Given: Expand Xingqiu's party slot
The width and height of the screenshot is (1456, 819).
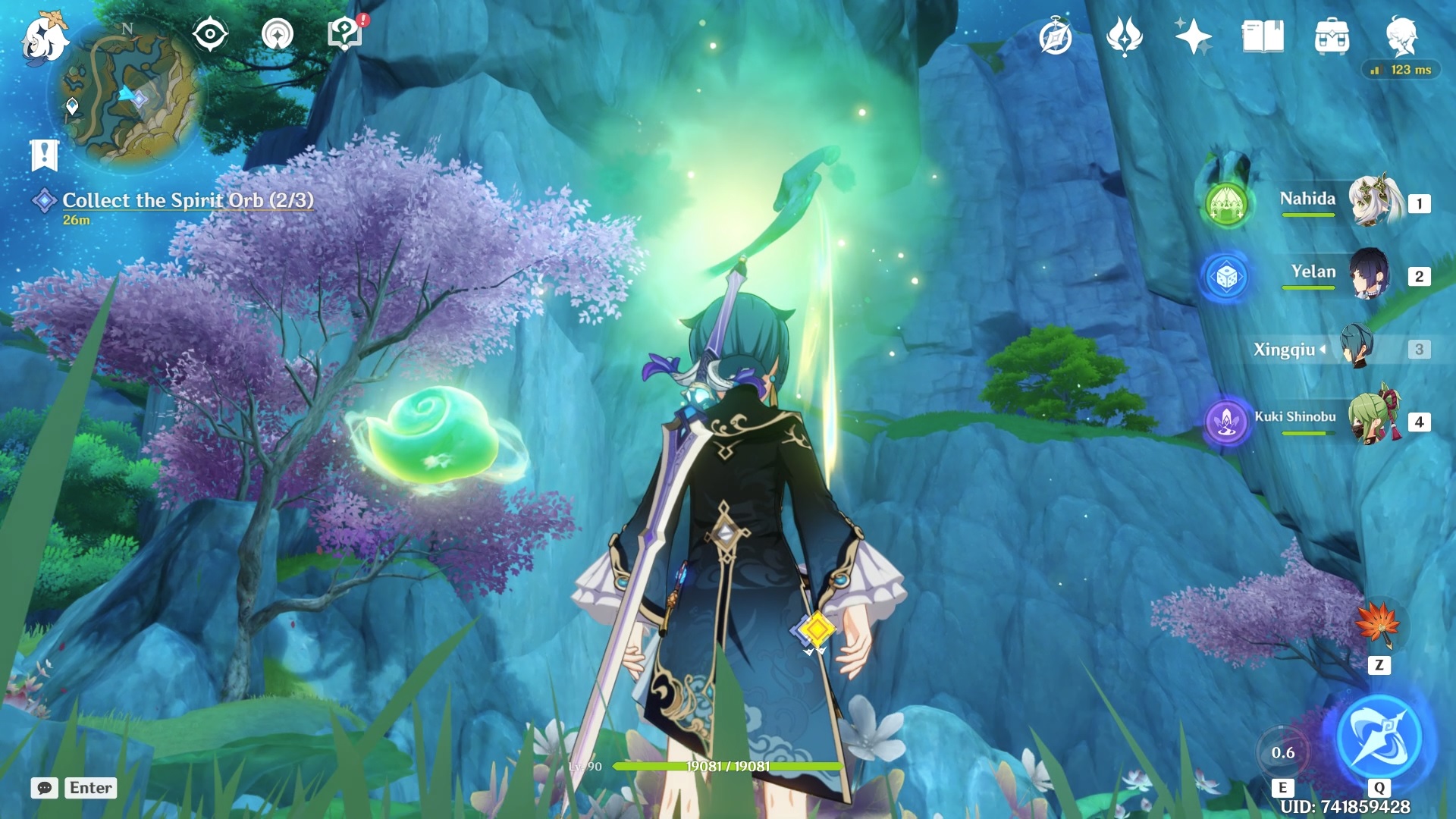Looking at the screenshot, I should click(x=1323, y=350).
